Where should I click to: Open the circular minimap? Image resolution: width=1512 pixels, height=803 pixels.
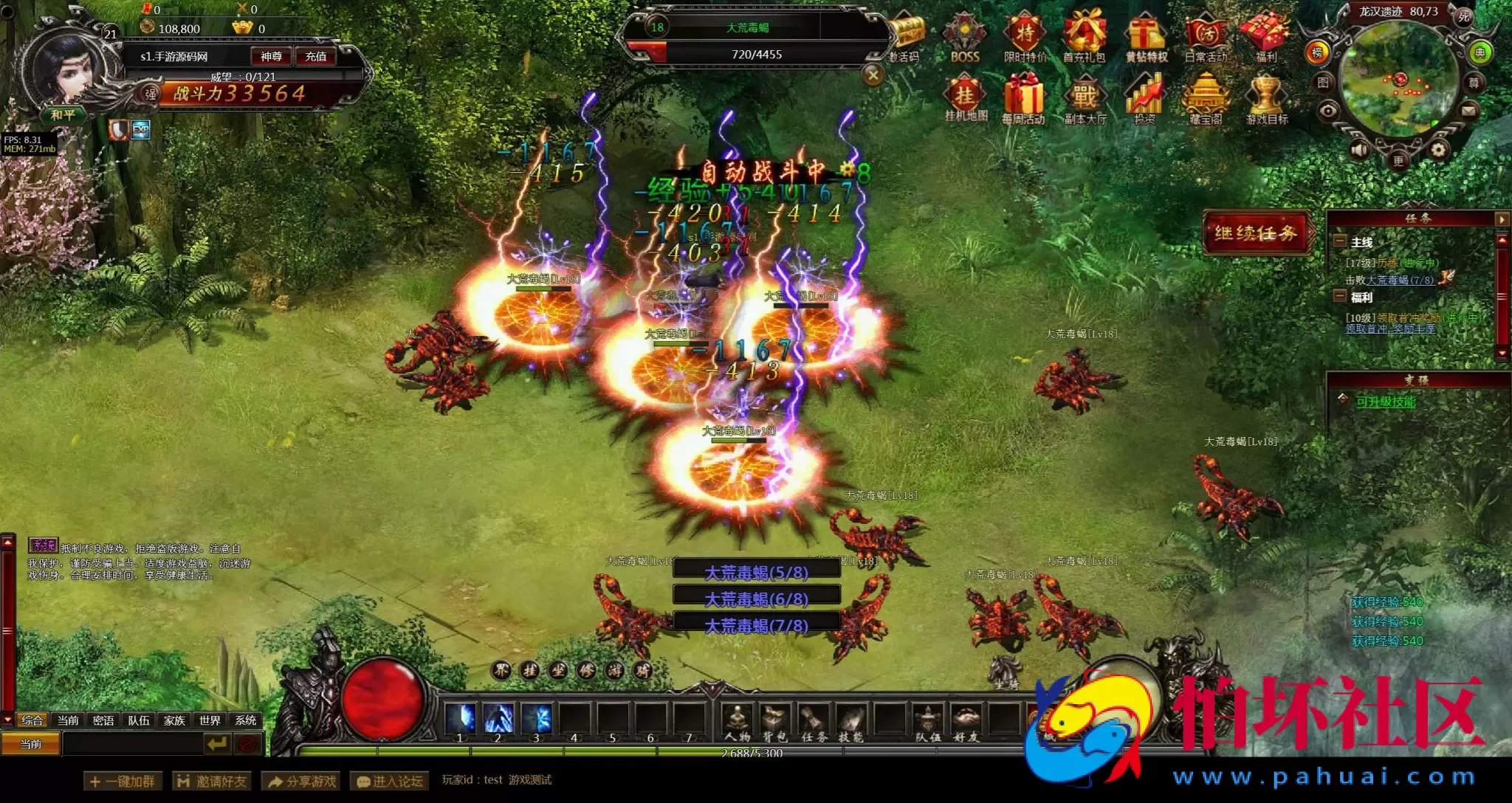[x=1398, y=80]
